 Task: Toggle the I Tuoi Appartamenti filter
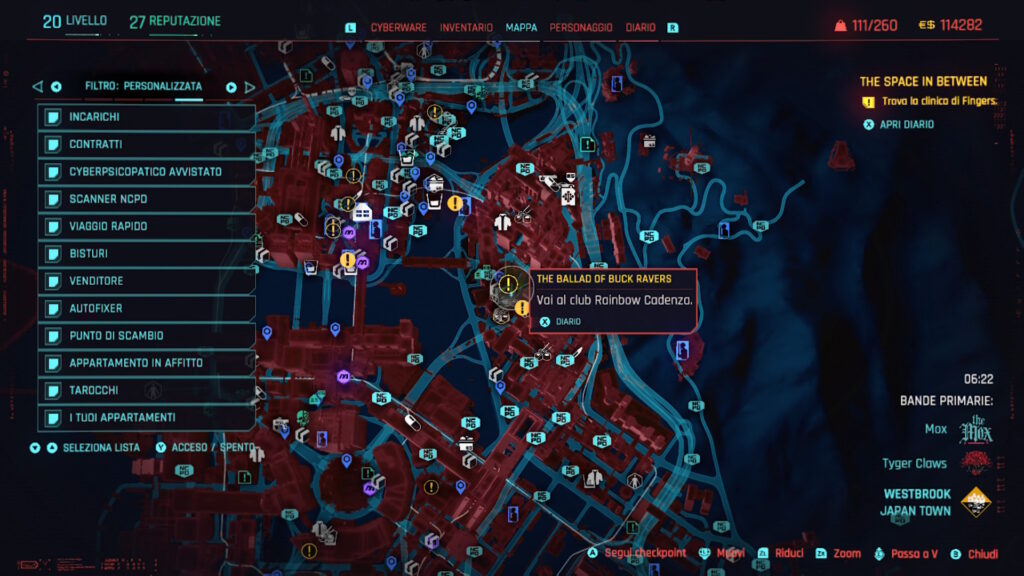(x=145, y=417)
